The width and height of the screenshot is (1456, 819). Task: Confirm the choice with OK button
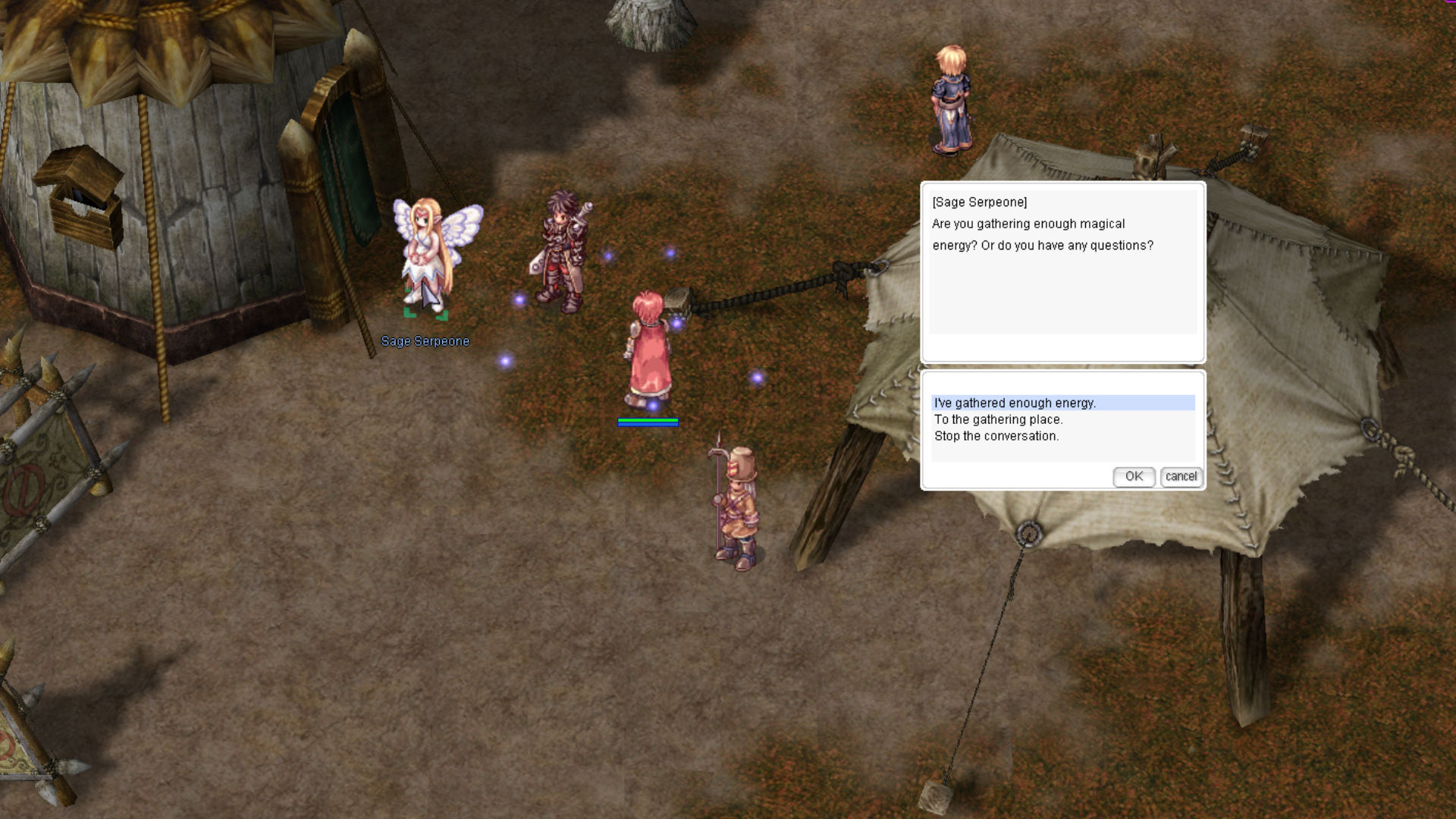pos(1134,476)
